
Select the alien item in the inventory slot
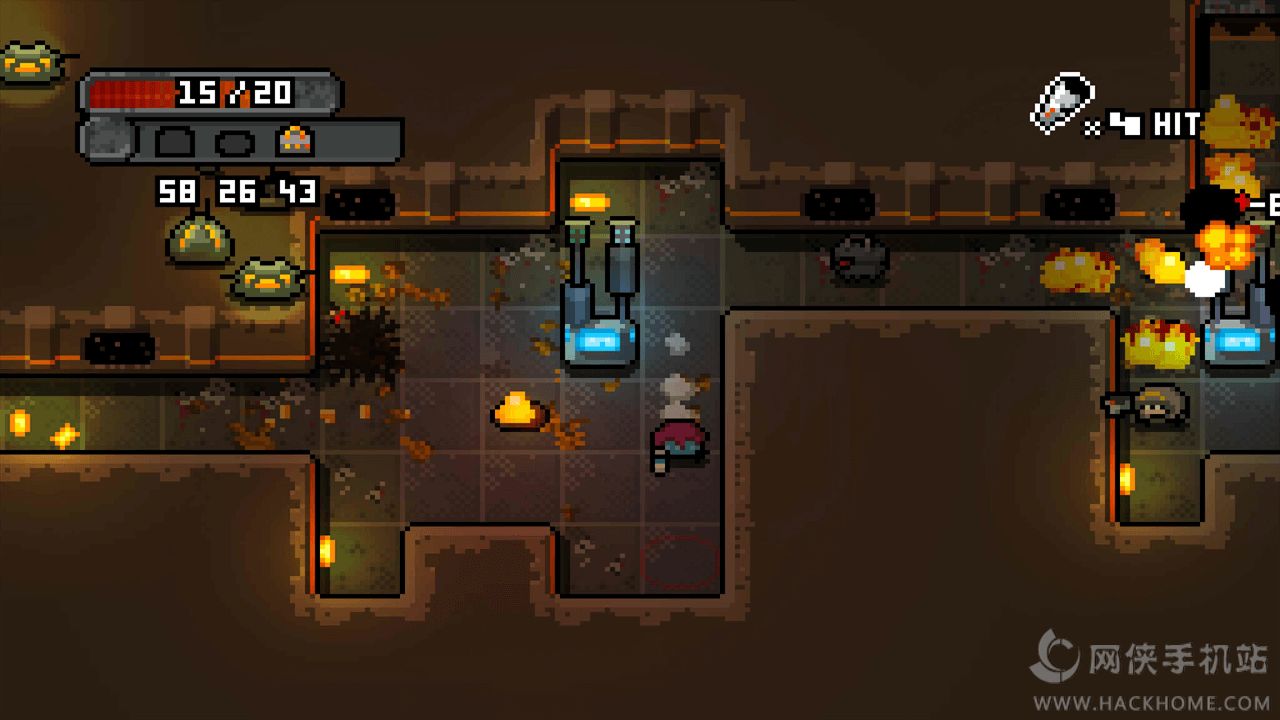click(x=295, y=139)
